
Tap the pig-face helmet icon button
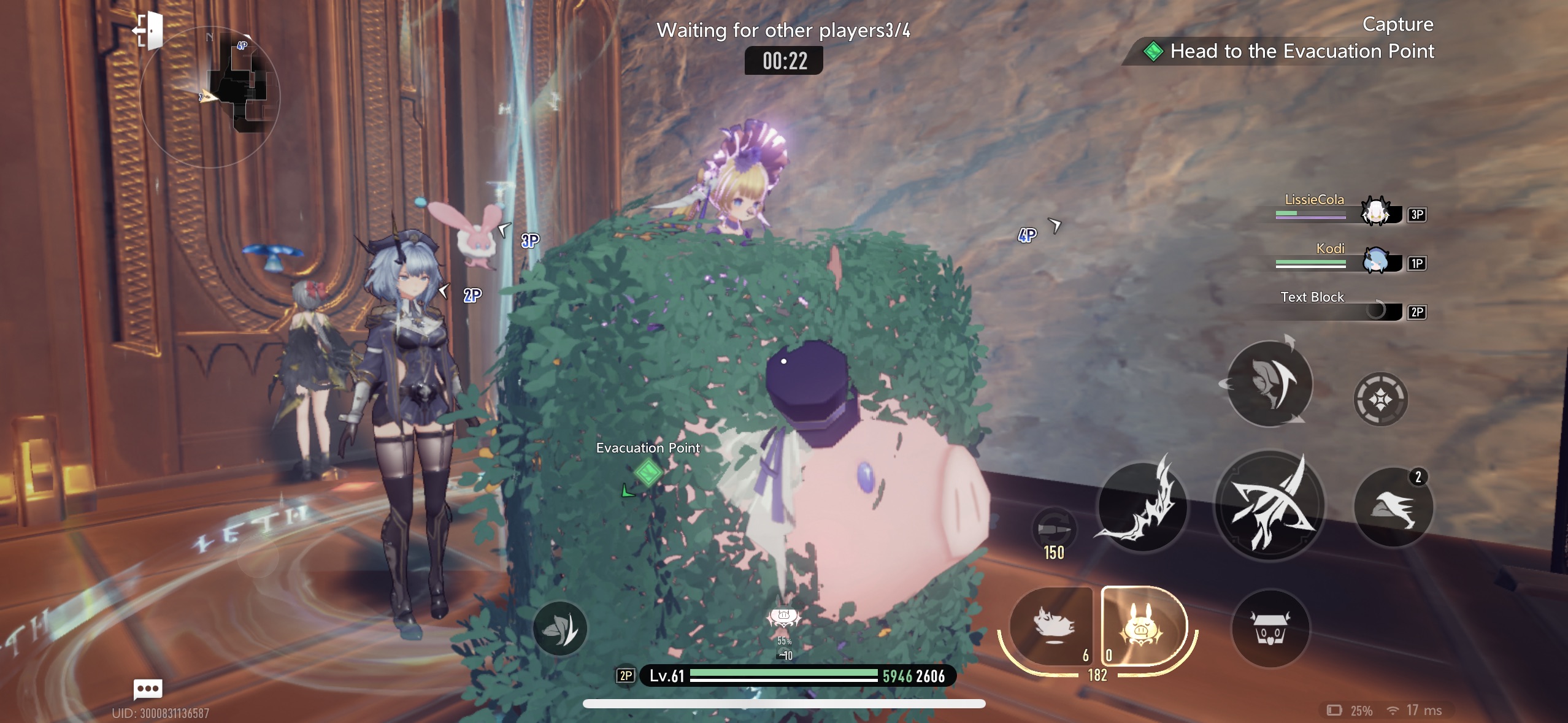(1270, 629)
